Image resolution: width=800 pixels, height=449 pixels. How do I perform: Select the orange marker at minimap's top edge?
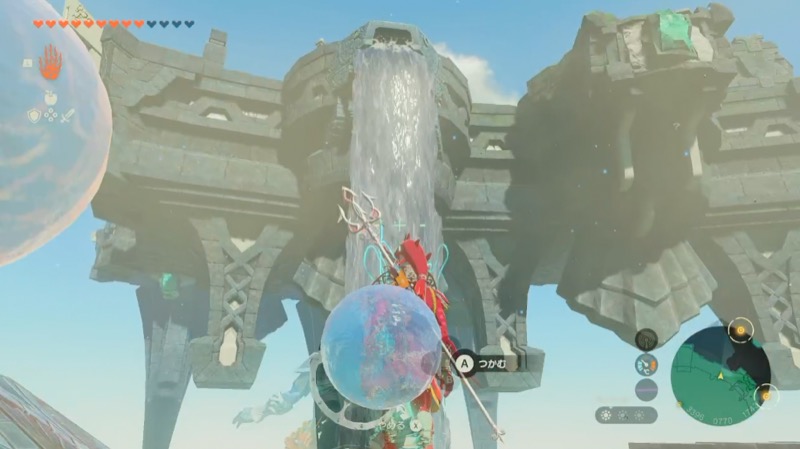pyautogui.click(x=739, y=329)
